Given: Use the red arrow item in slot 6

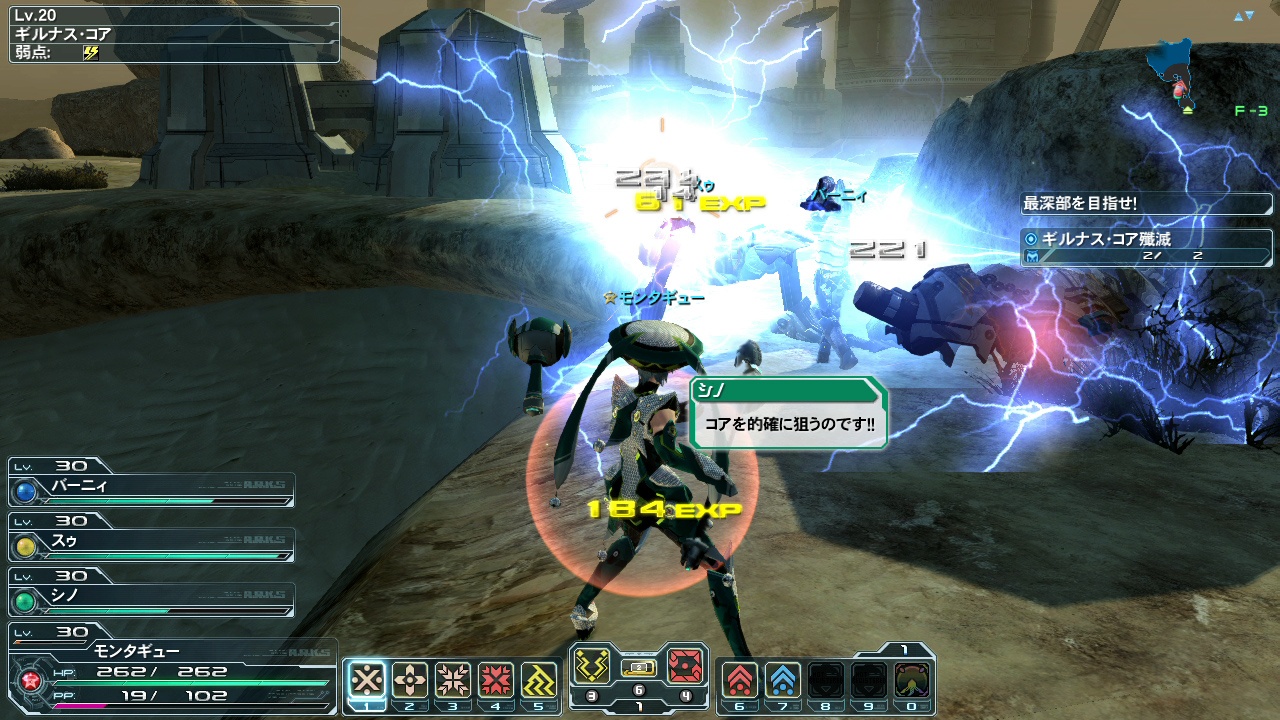Looking at the screenshot, I should coord(740,680).
